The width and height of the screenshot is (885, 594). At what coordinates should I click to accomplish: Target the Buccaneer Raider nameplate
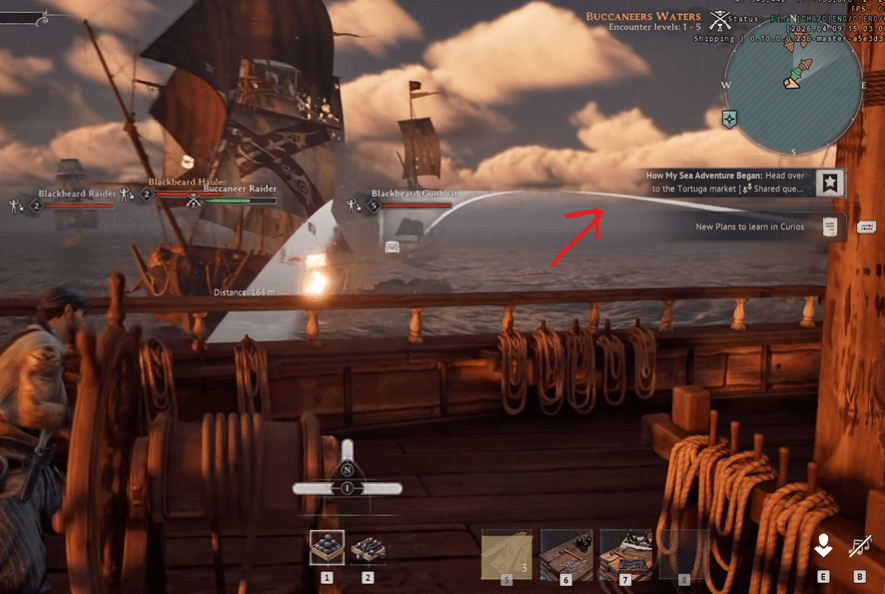pyautogui.click(x=240, y=188)
